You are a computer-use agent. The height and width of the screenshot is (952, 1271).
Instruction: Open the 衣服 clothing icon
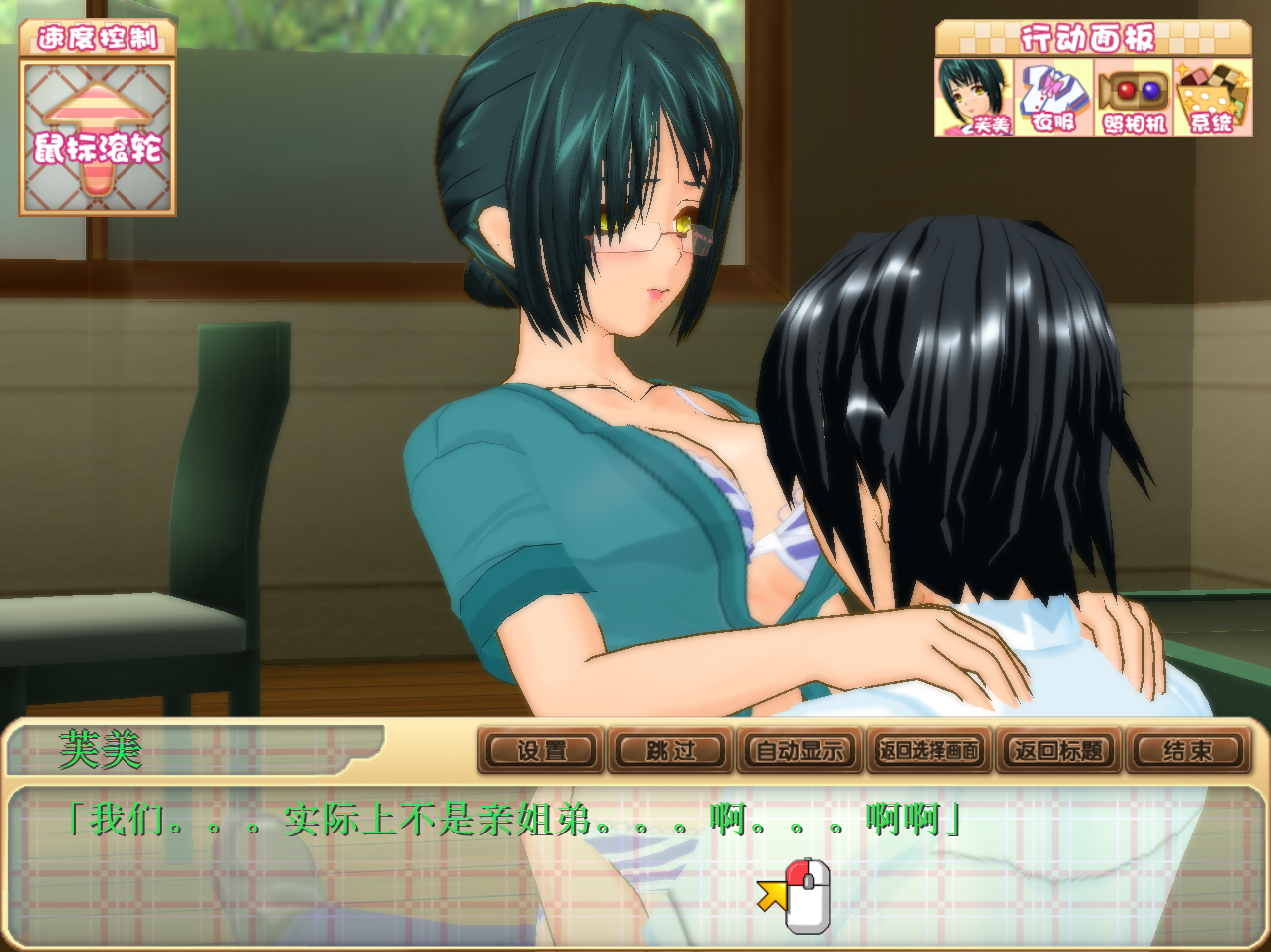pyautogui.click(x=1053, y=98)
